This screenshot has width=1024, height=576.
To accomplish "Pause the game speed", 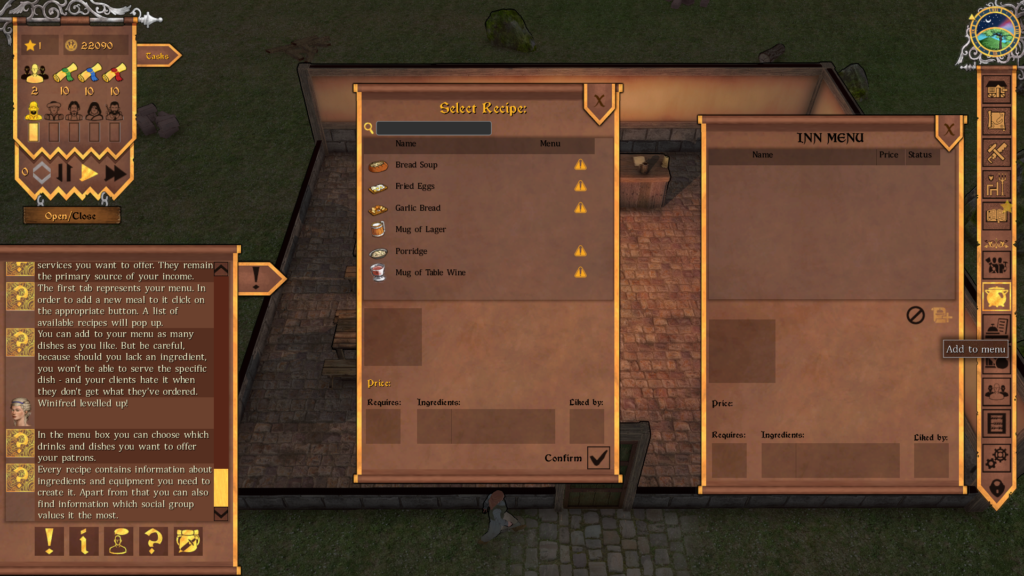I will click(x=65, y=173).
